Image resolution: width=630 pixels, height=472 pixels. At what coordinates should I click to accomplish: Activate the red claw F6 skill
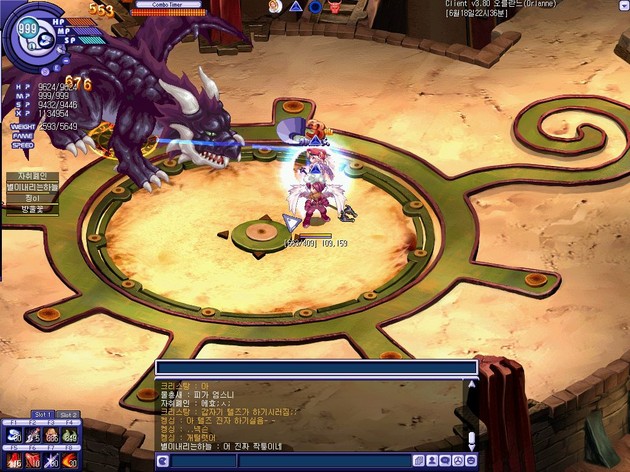click(x=31, y=461)
